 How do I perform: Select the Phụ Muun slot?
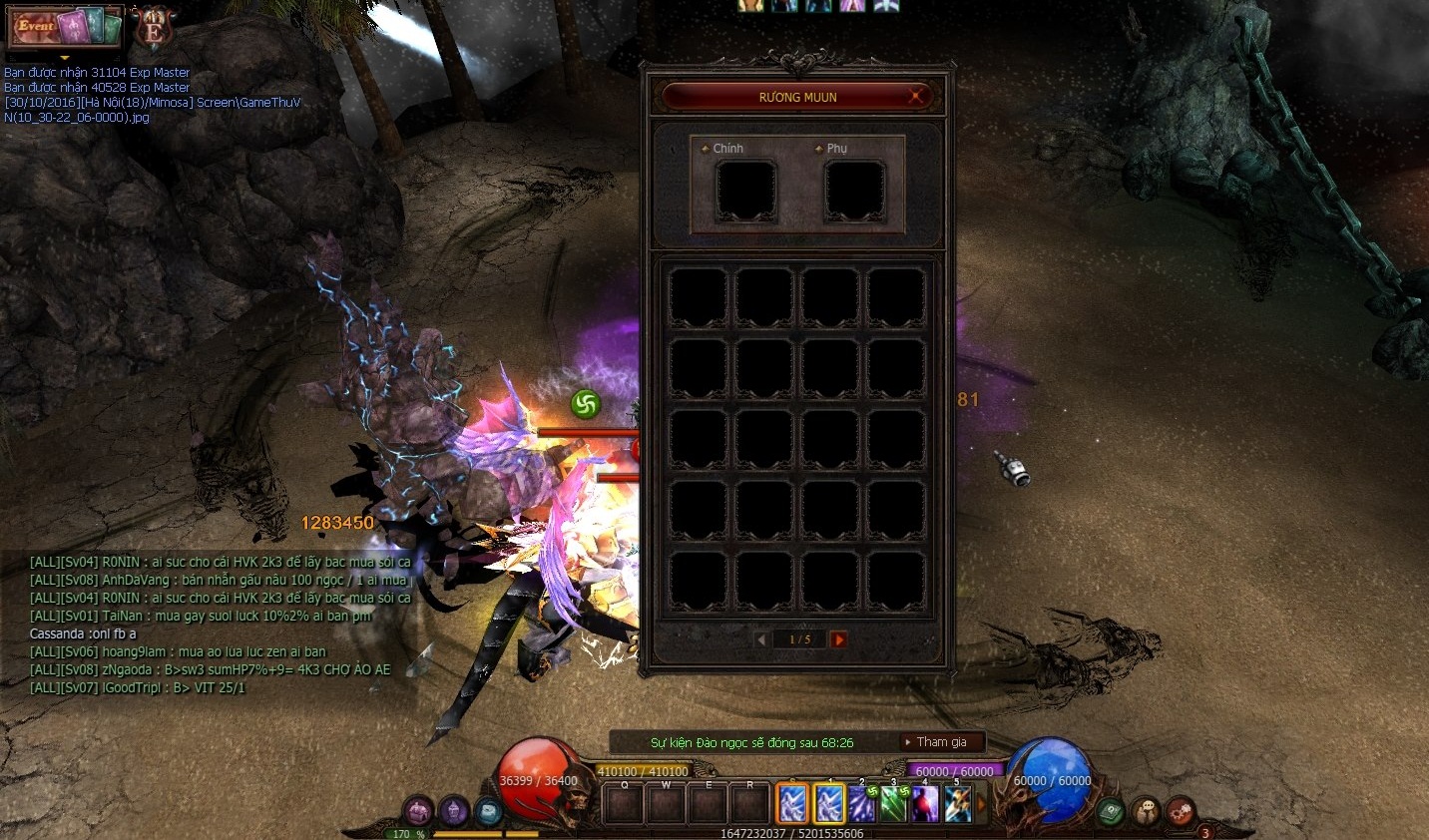click(854, 190)
